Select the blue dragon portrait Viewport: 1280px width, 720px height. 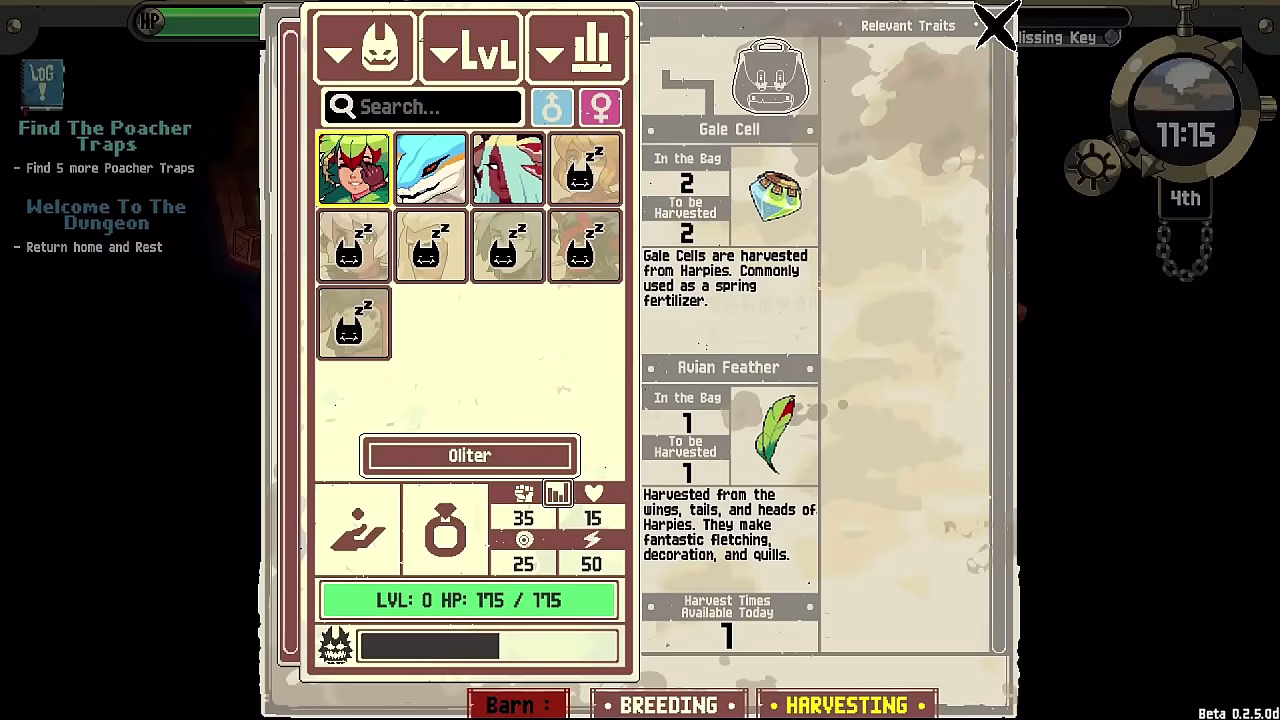[x=430, y=169]
